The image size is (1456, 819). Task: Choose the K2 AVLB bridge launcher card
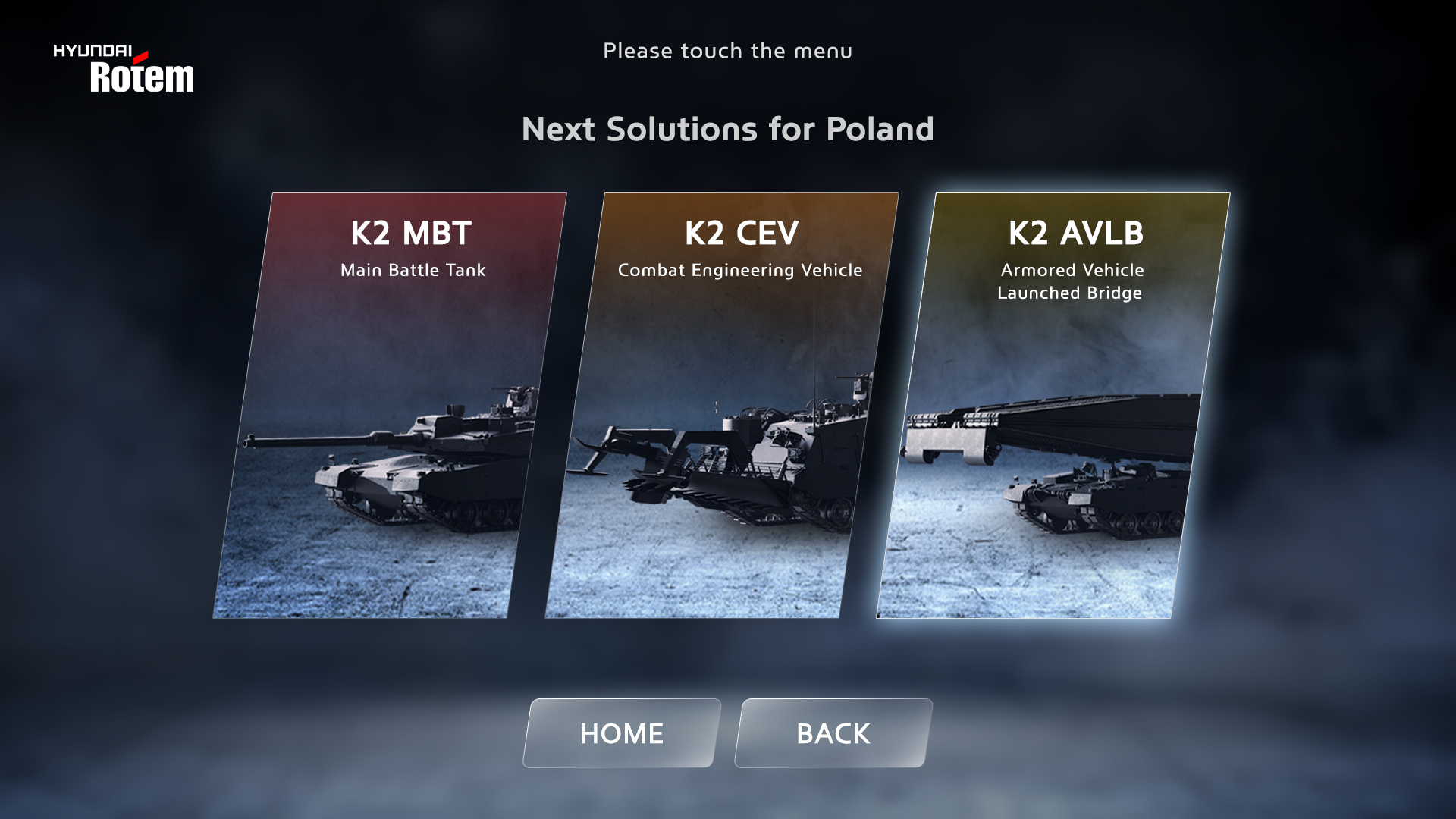pos(1053,405)
